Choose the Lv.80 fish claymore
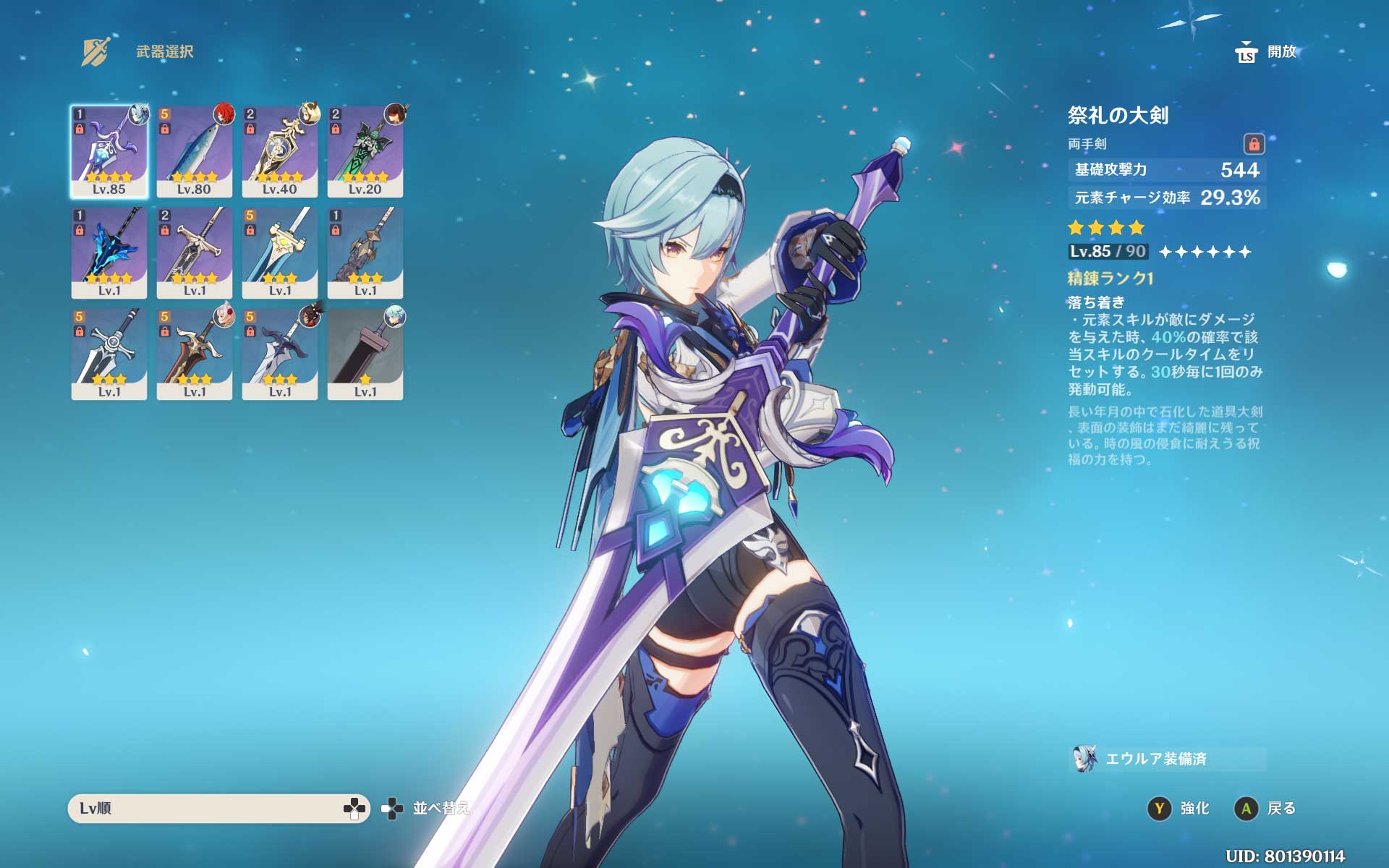 point(195,151)
